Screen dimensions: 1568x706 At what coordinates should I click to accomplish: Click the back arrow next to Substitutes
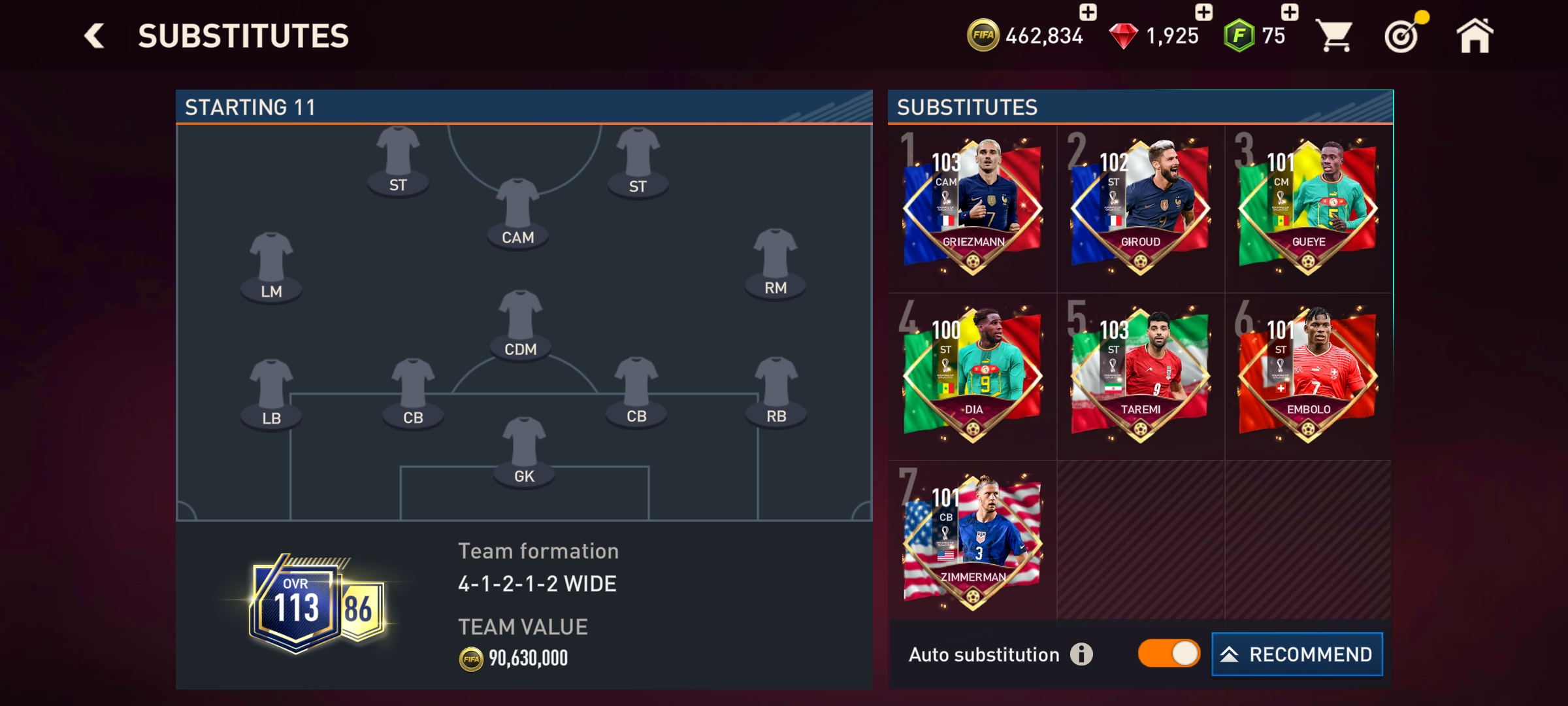(x=93, y=36)
